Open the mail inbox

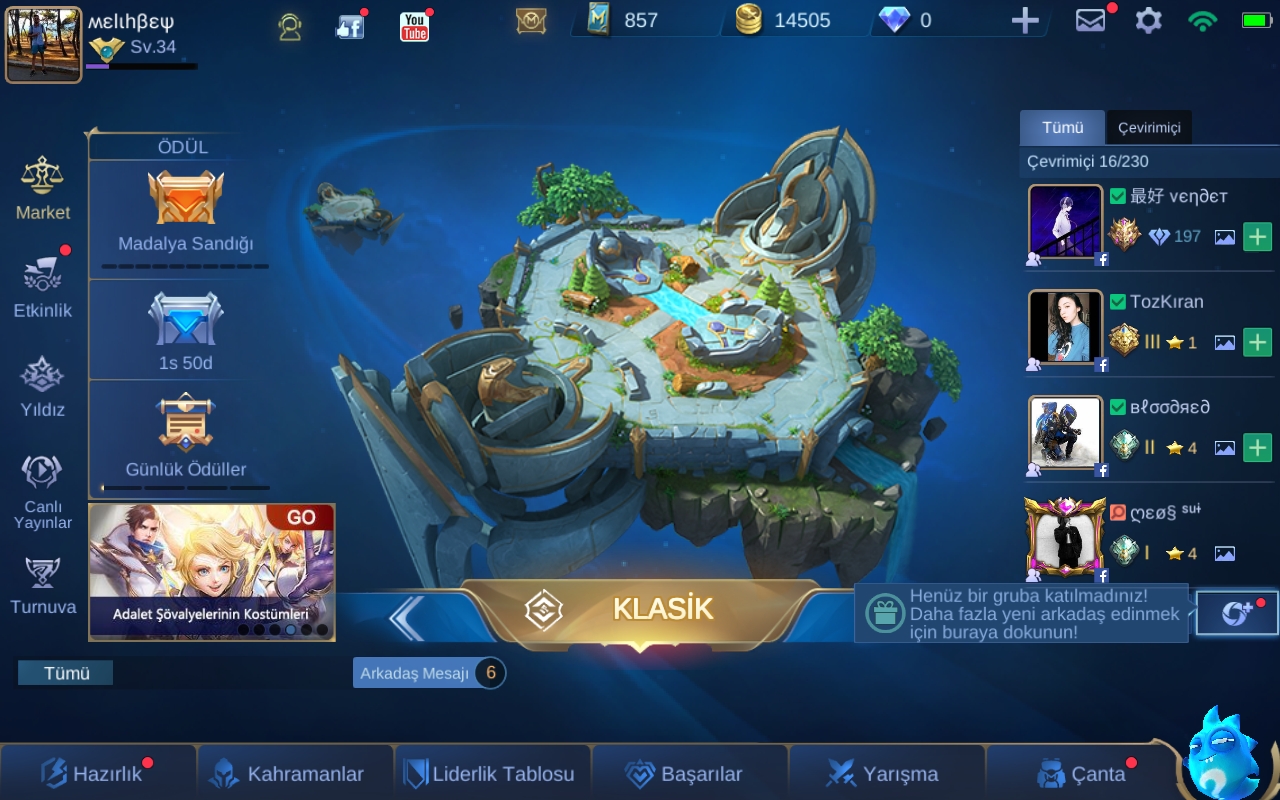(x=1090, y=20)
